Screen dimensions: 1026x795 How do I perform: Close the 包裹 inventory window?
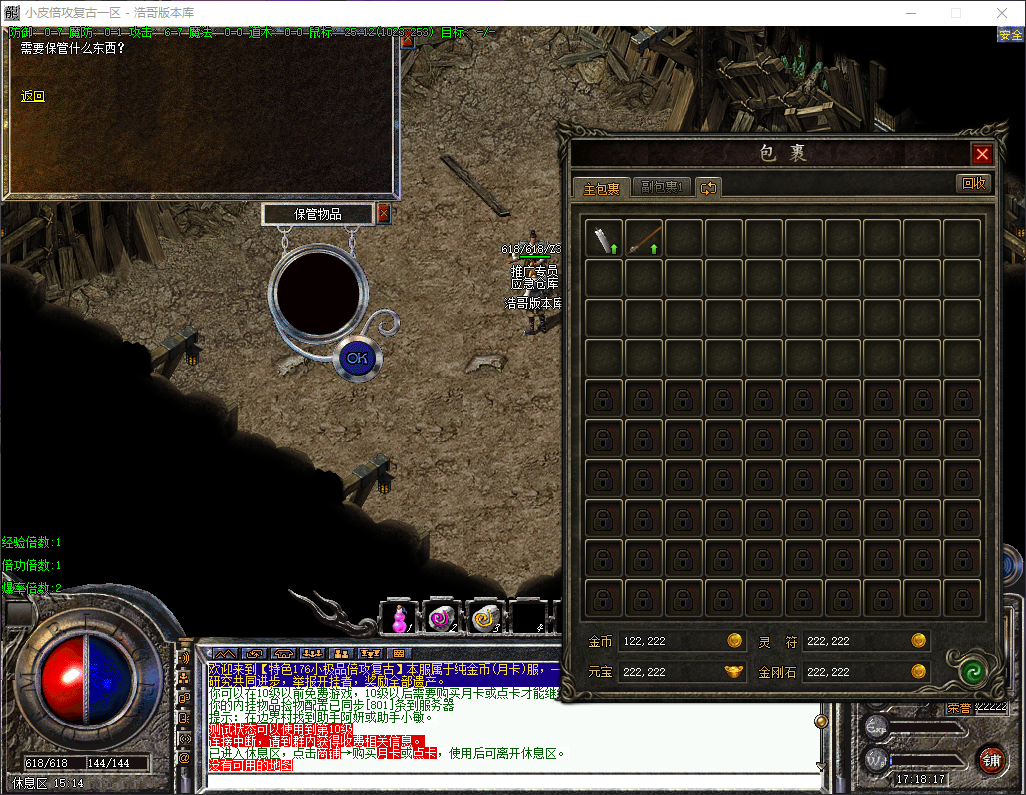[x=982, y=154]
